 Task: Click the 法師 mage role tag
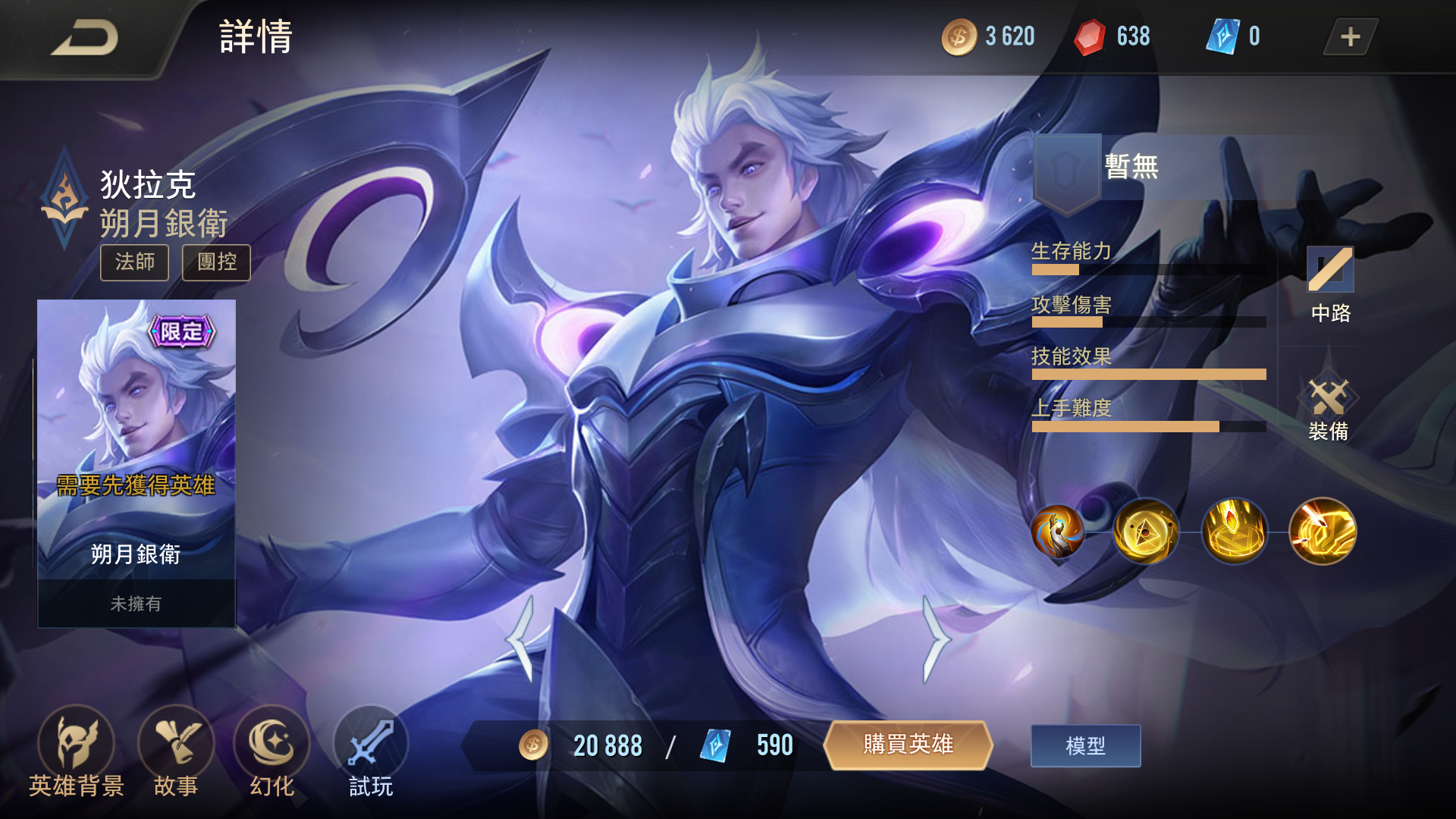pyautogui.click(x=134, y=263)
